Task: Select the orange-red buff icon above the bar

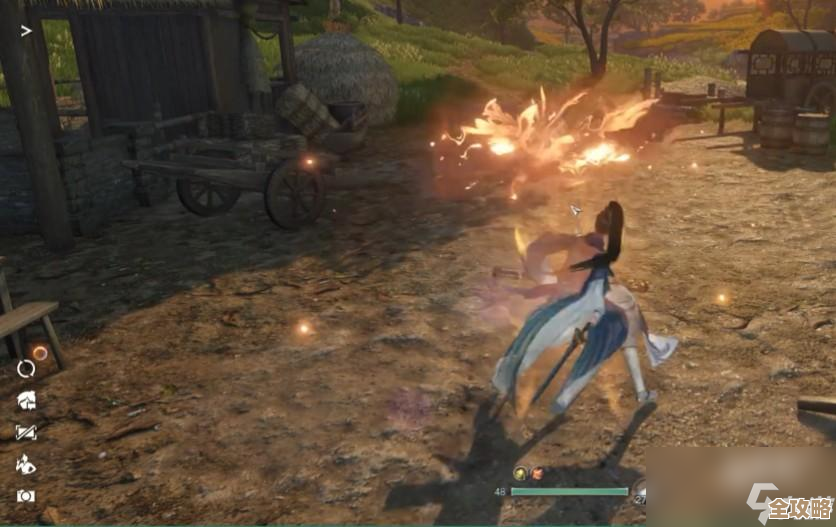Action: tap(537, 473)
